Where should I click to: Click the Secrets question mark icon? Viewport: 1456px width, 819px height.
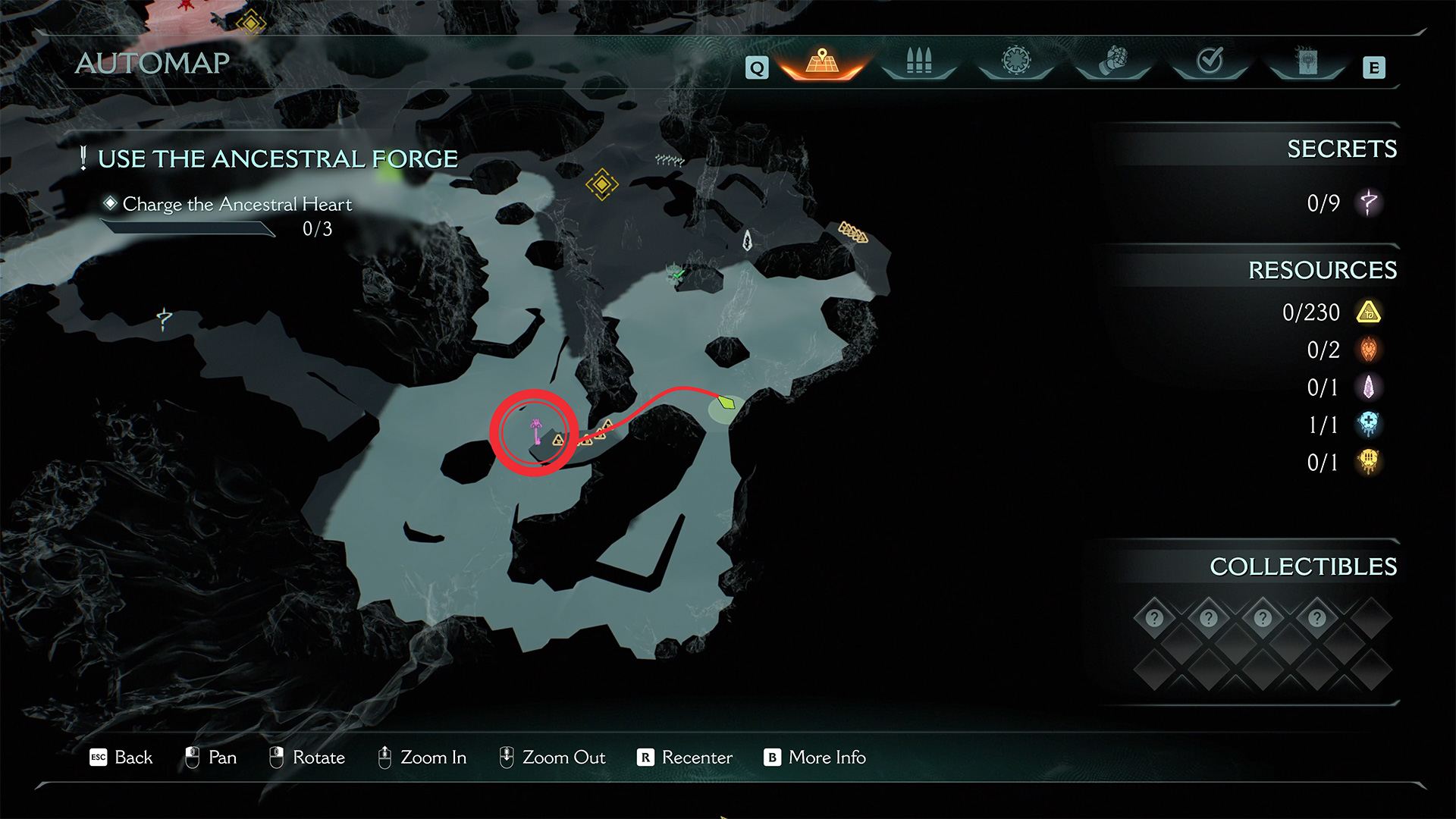(1369, 202)
